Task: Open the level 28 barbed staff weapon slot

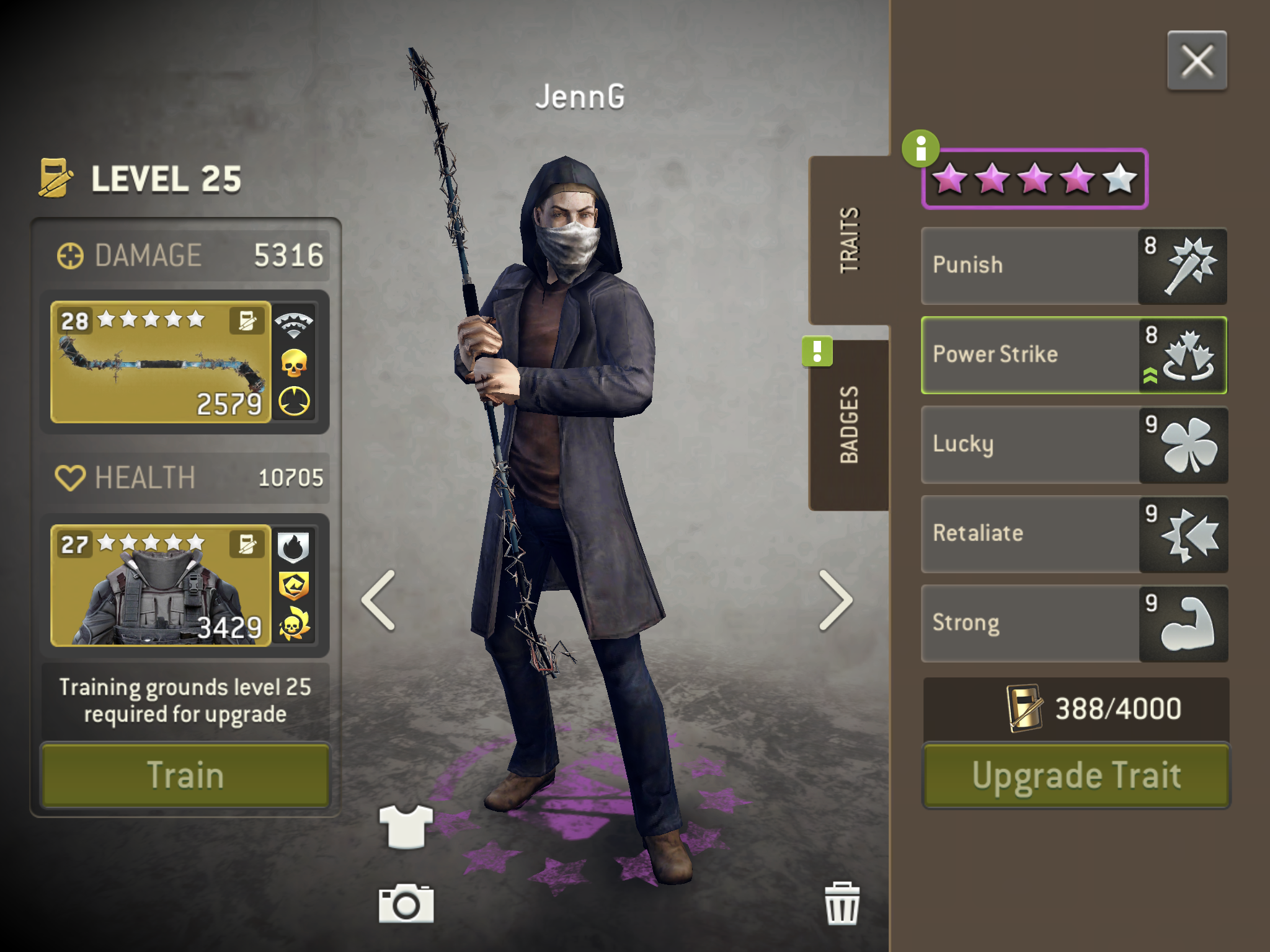Action: pos(161,363)
